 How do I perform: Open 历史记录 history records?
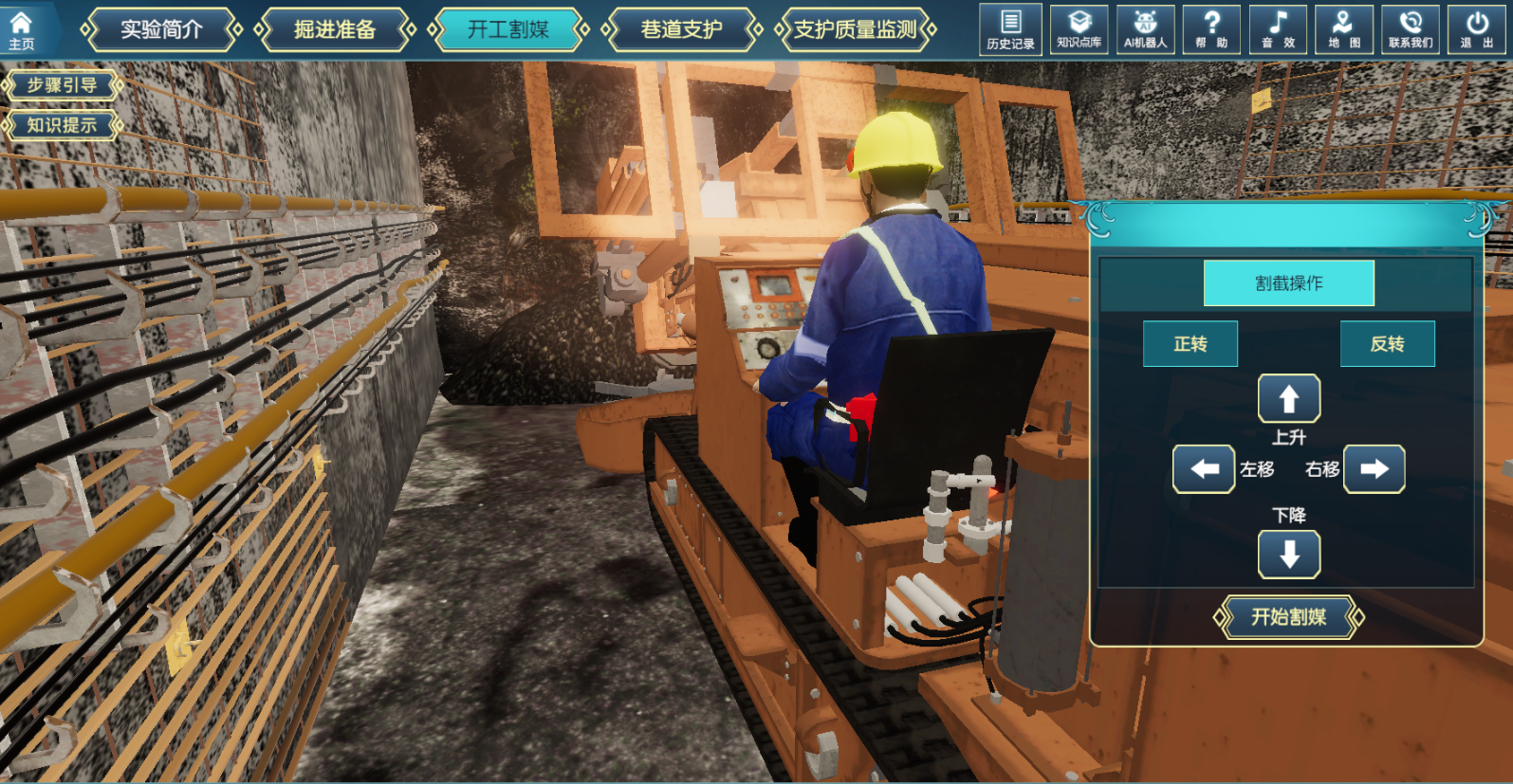[1010, 29]
